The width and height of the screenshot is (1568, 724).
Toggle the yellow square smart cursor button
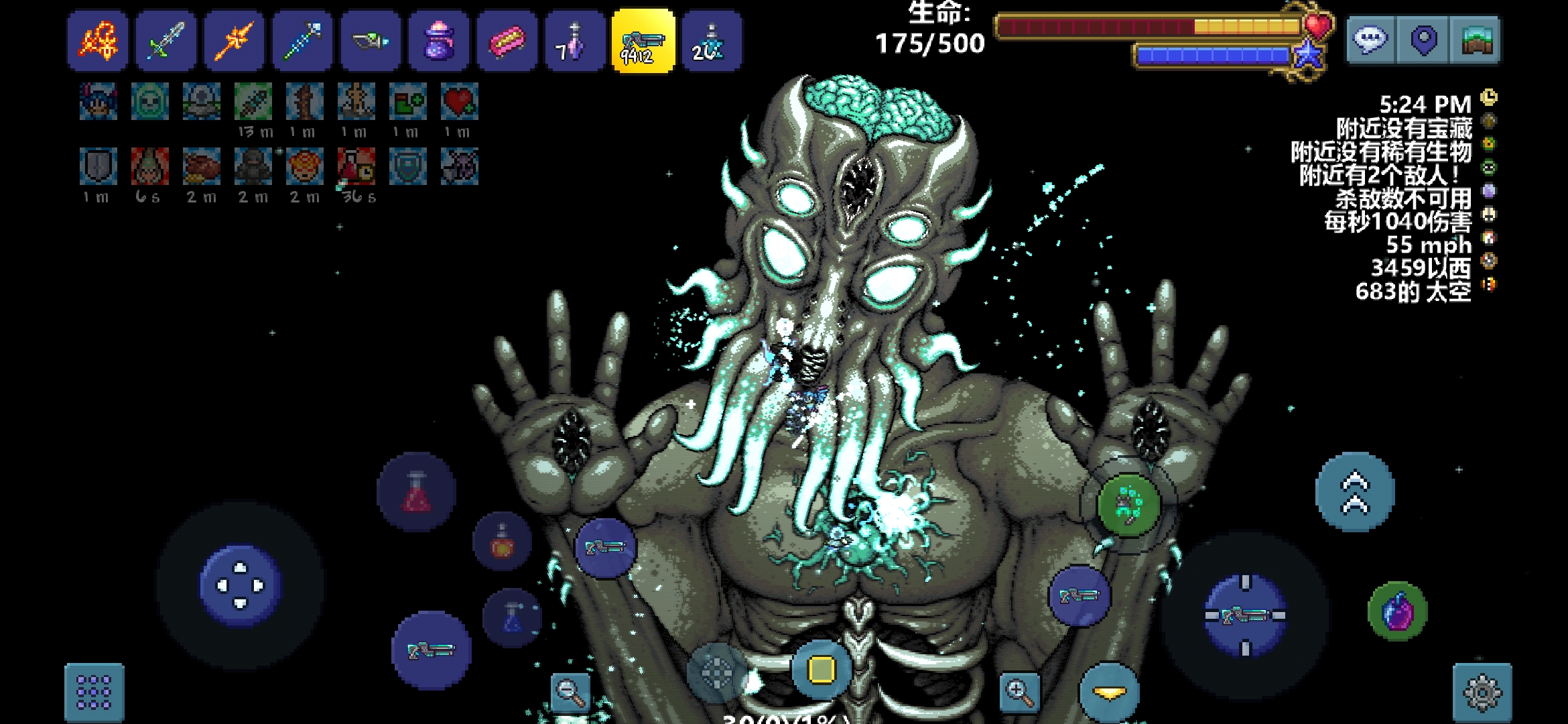(x=822, y=669)
